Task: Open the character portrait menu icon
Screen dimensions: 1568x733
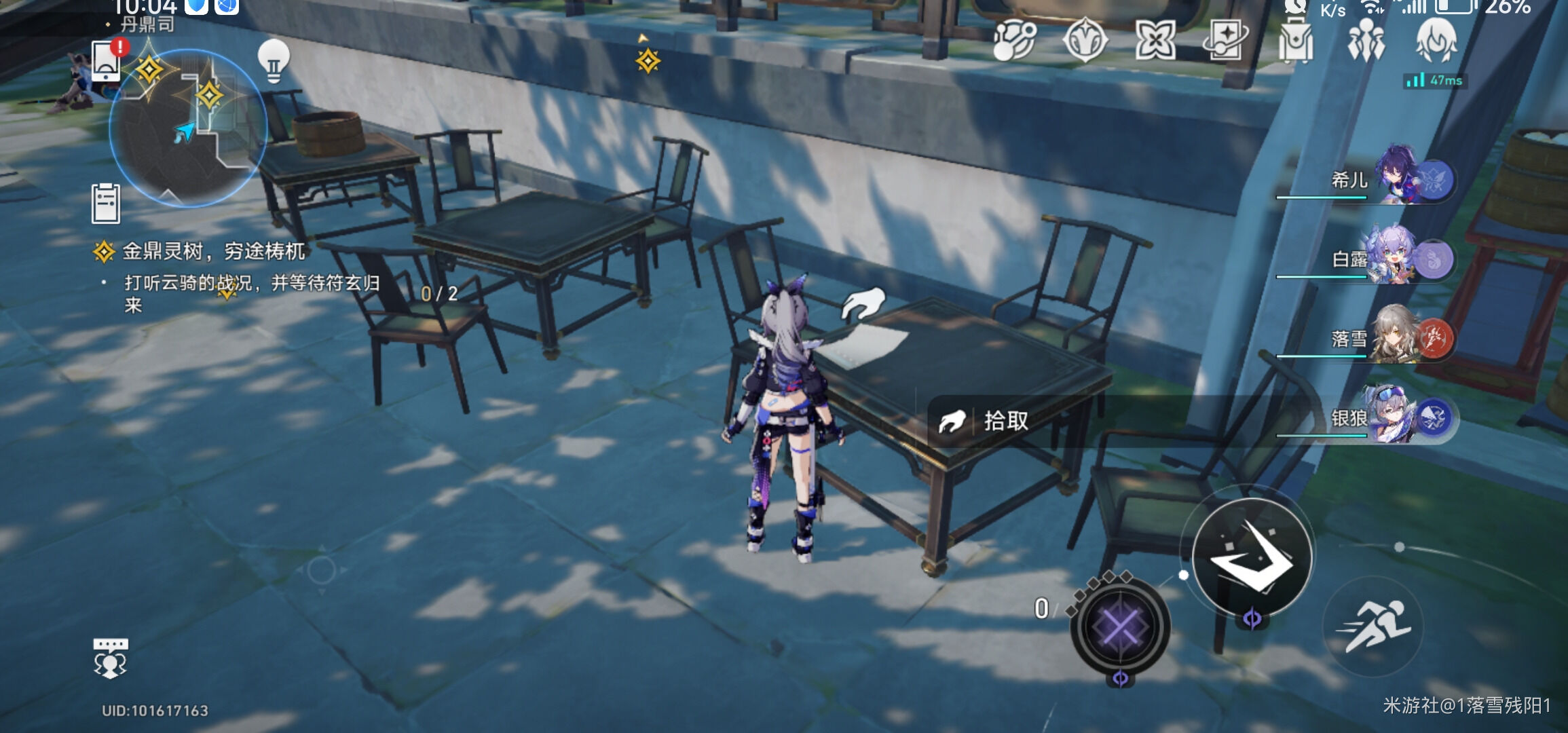Action: (1436, 39)
